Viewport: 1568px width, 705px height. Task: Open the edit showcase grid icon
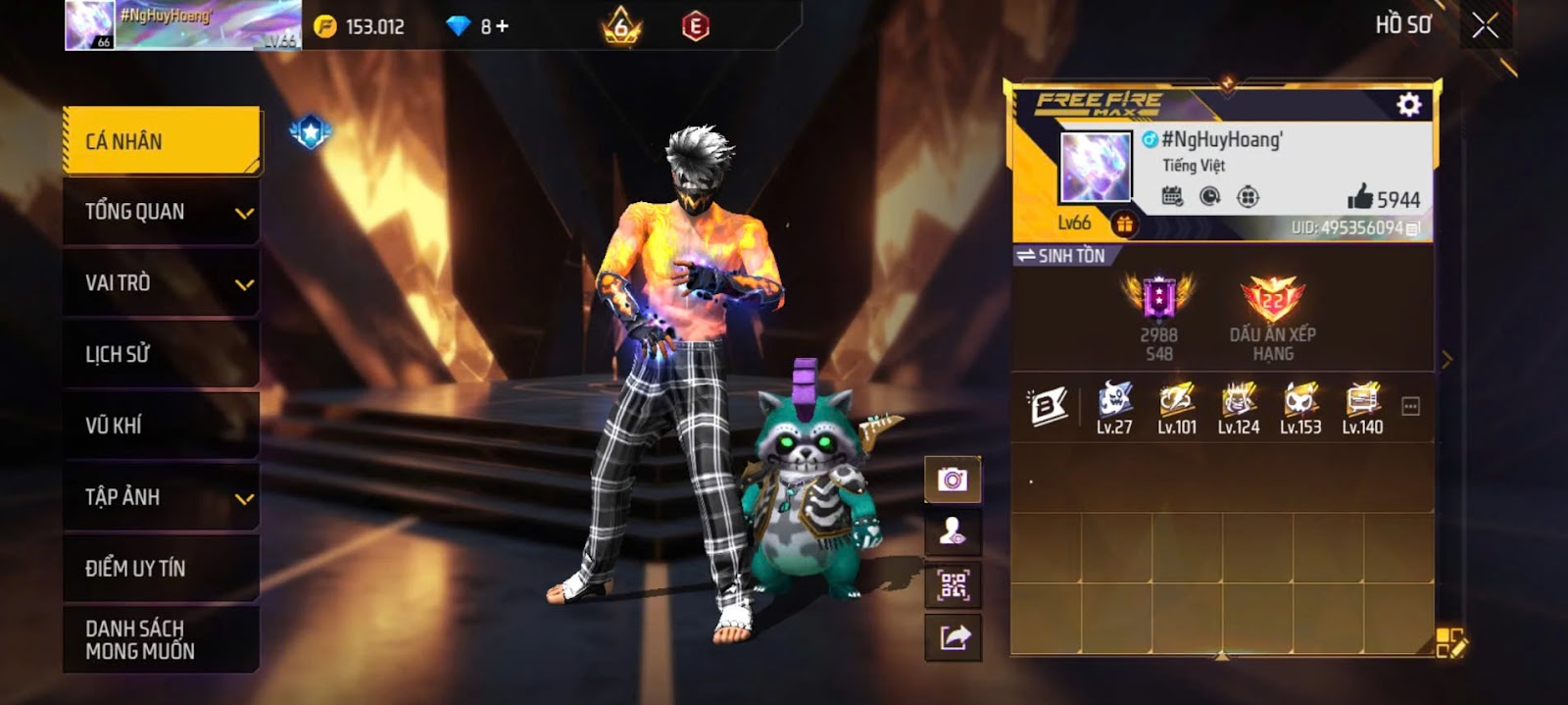pos(1450,643)
